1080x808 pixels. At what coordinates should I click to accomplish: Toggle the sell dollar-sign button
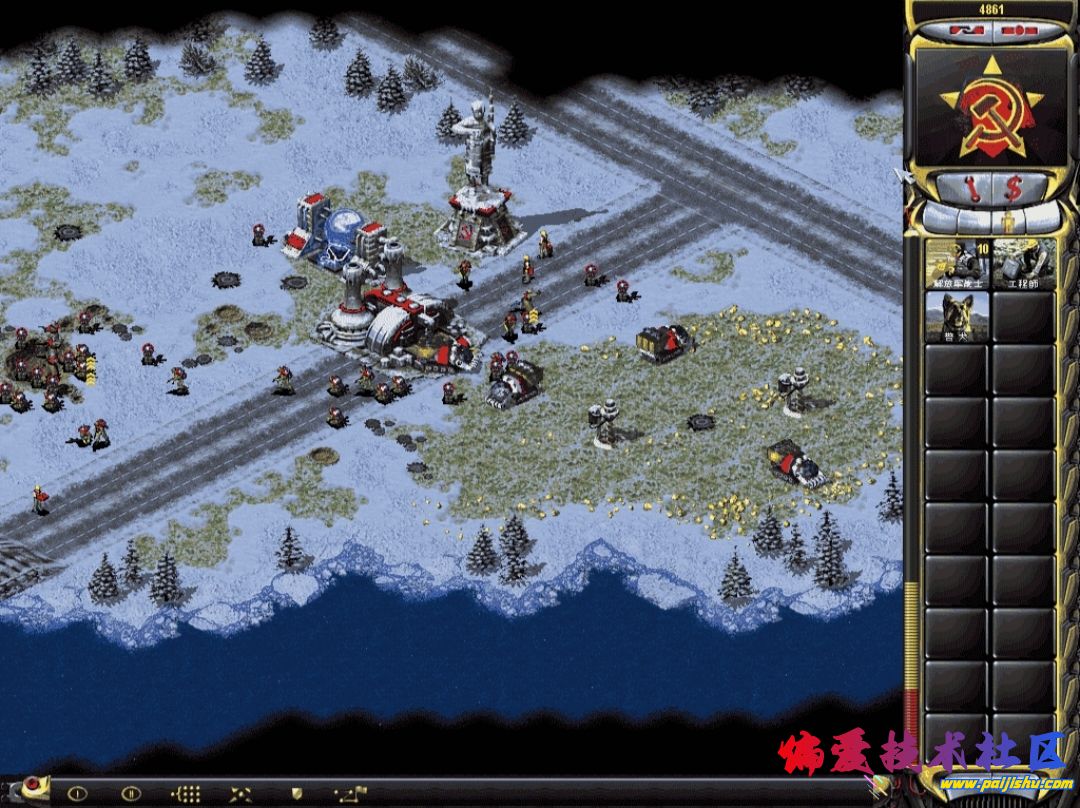[x=1013, y=186]
